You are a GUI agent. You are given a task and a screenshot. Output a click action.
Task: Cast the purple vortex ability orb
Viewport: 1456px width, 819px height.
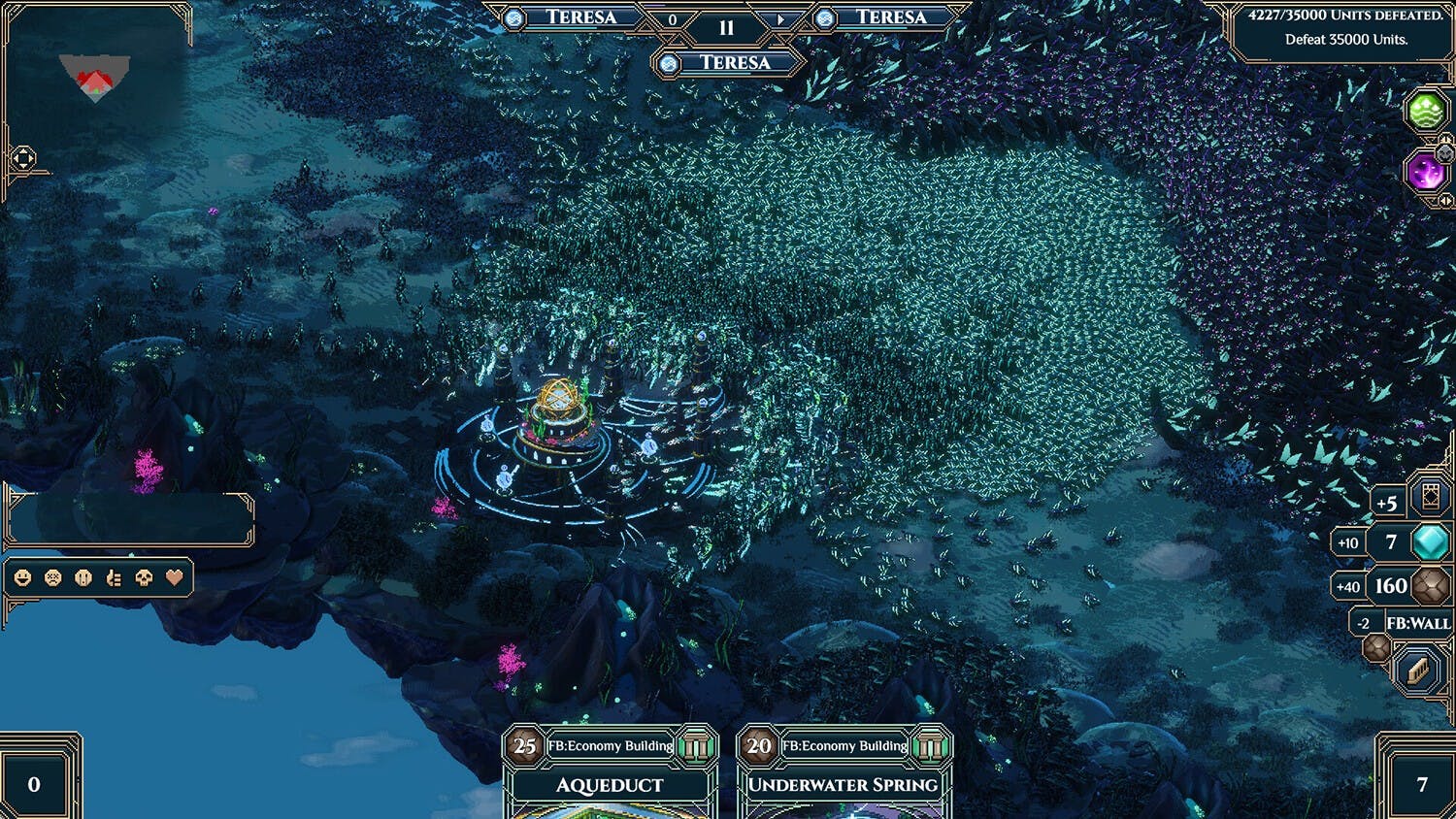1426,174
